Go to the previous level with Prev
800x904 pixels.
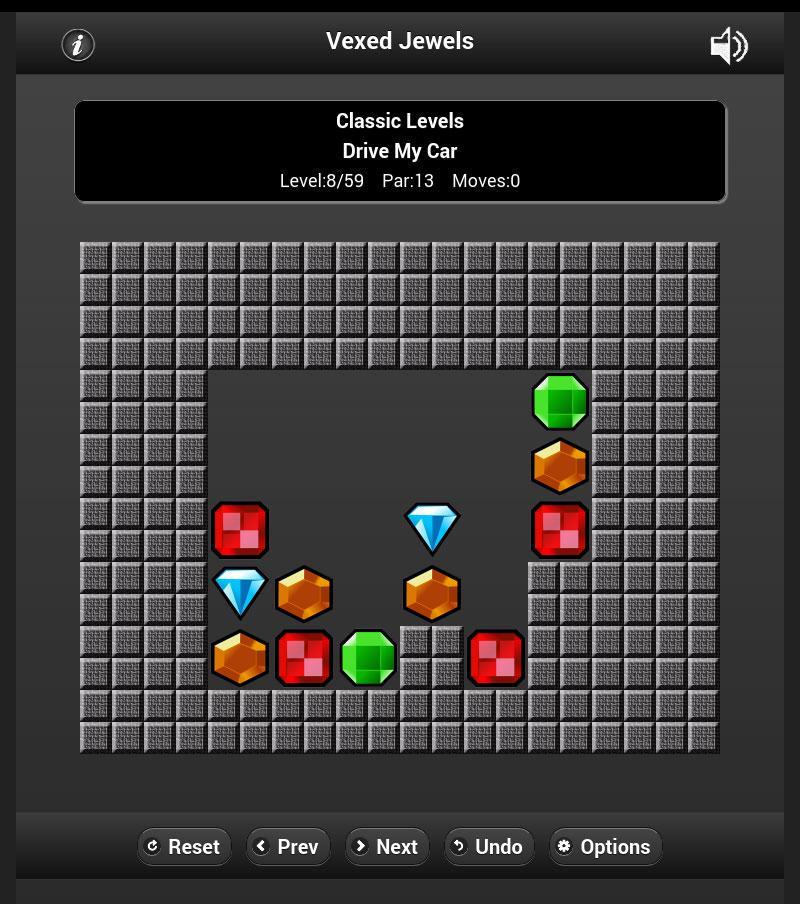tap(287, 847)
